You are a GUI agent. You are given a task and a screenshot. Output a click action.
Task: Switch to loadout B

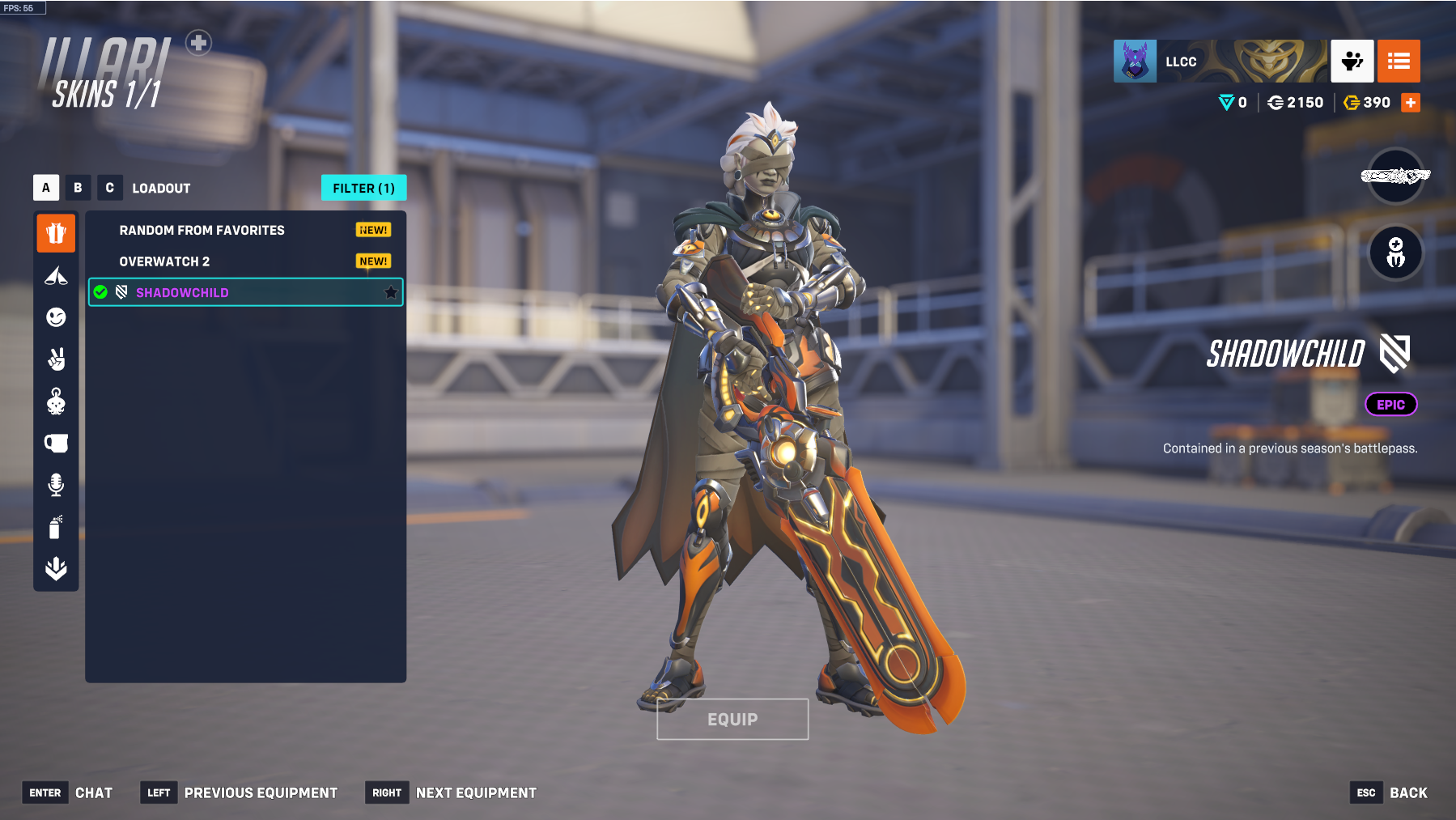pyautogui.click(x=78, y=188)
